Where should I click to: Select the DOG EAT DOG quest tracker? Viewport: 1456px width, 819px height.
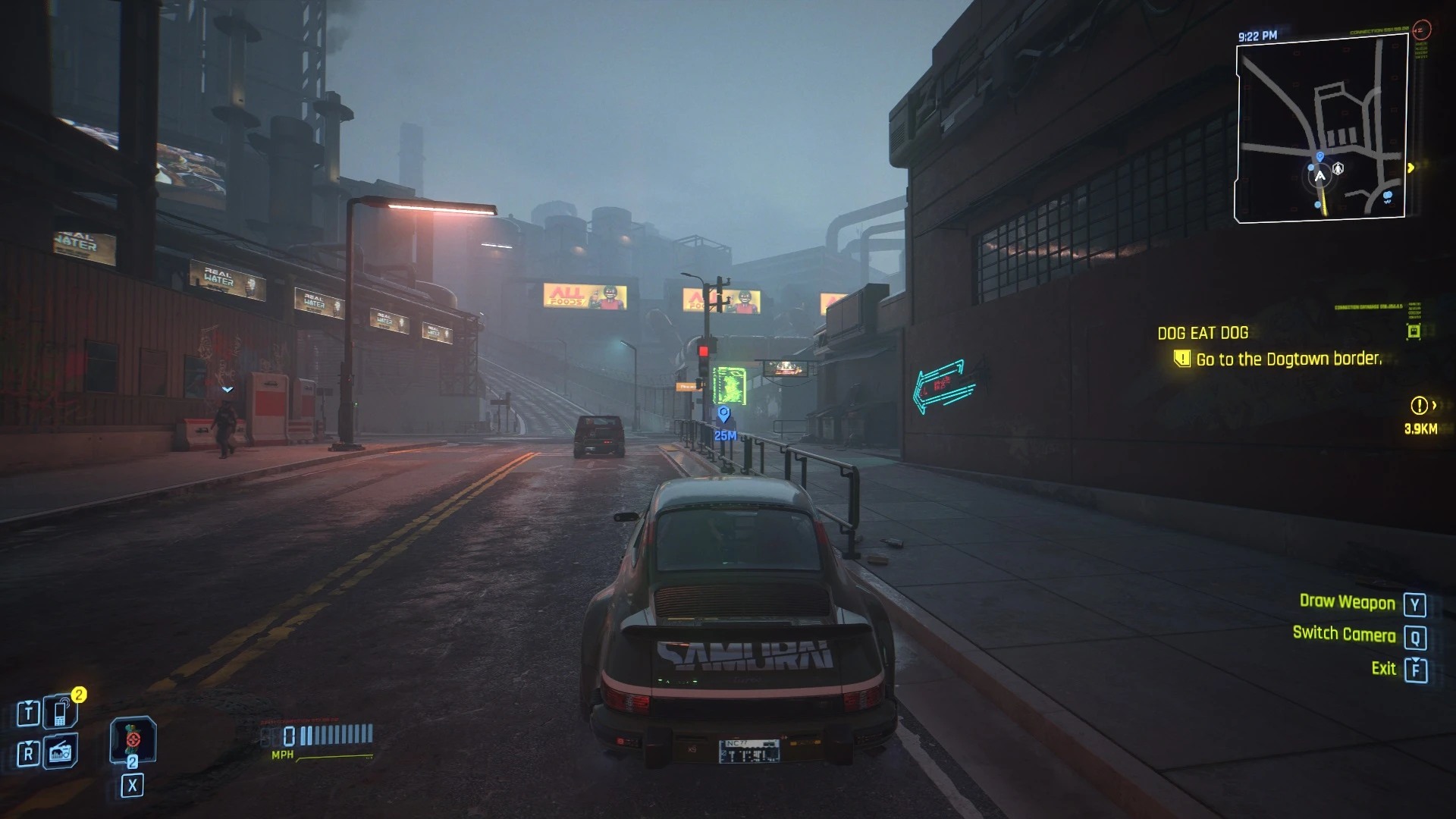tap(1202, 333)
